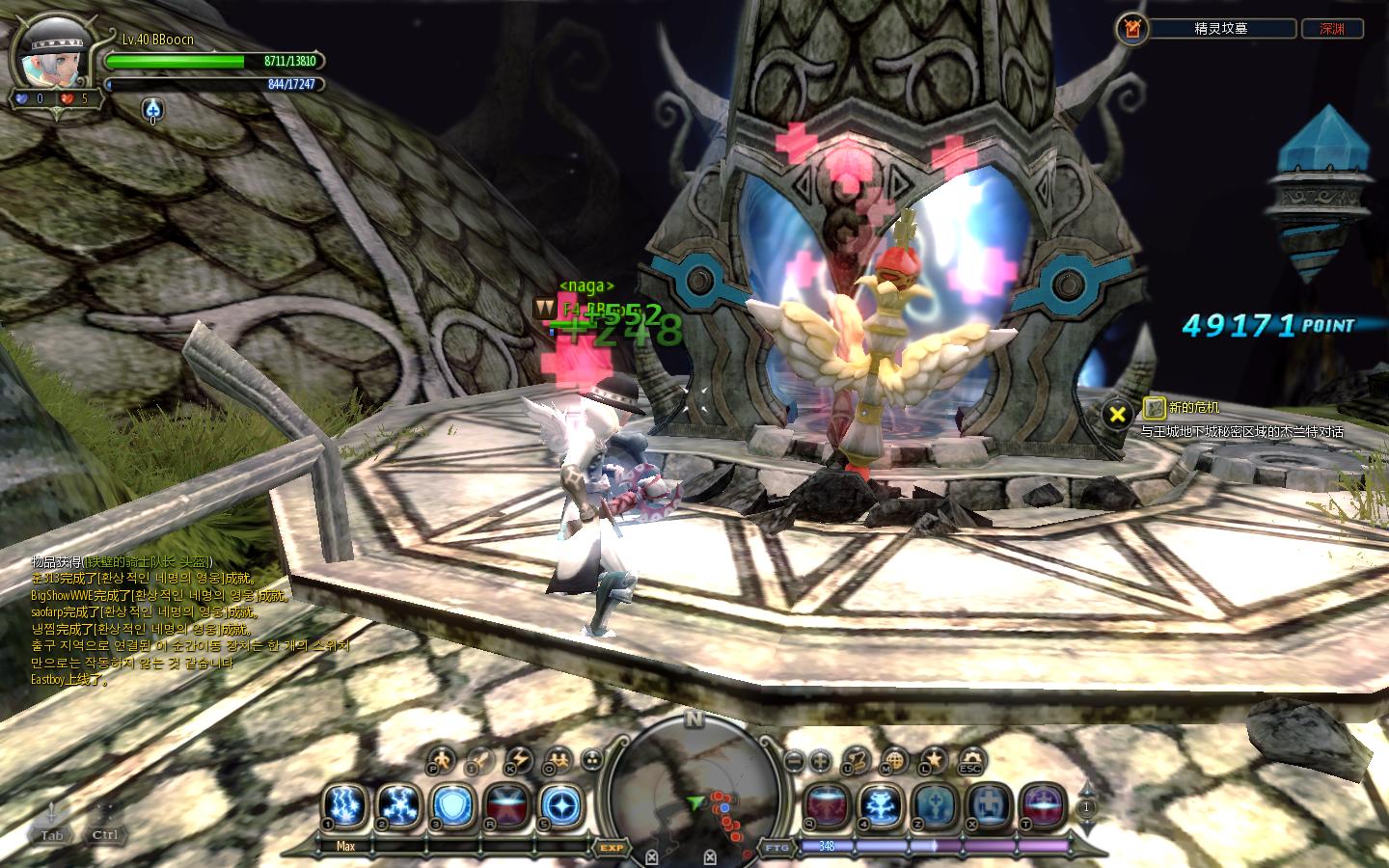Trigger the four-point star skill in slot 5
Viewport: 1389px width, 868px height.
560,804
